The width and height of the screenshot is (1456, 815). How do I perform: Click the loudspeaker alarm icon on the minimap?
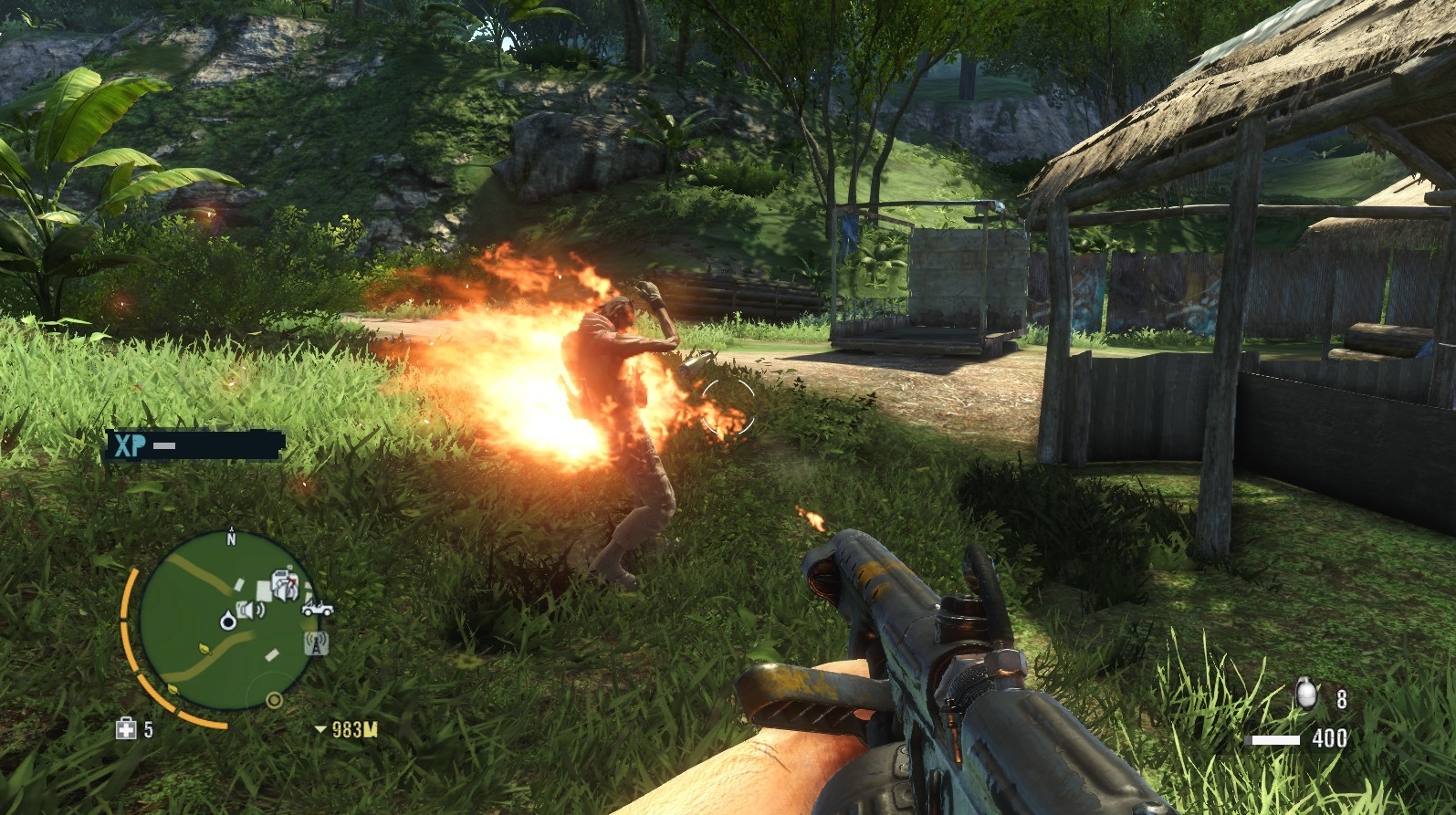[249, 611]
